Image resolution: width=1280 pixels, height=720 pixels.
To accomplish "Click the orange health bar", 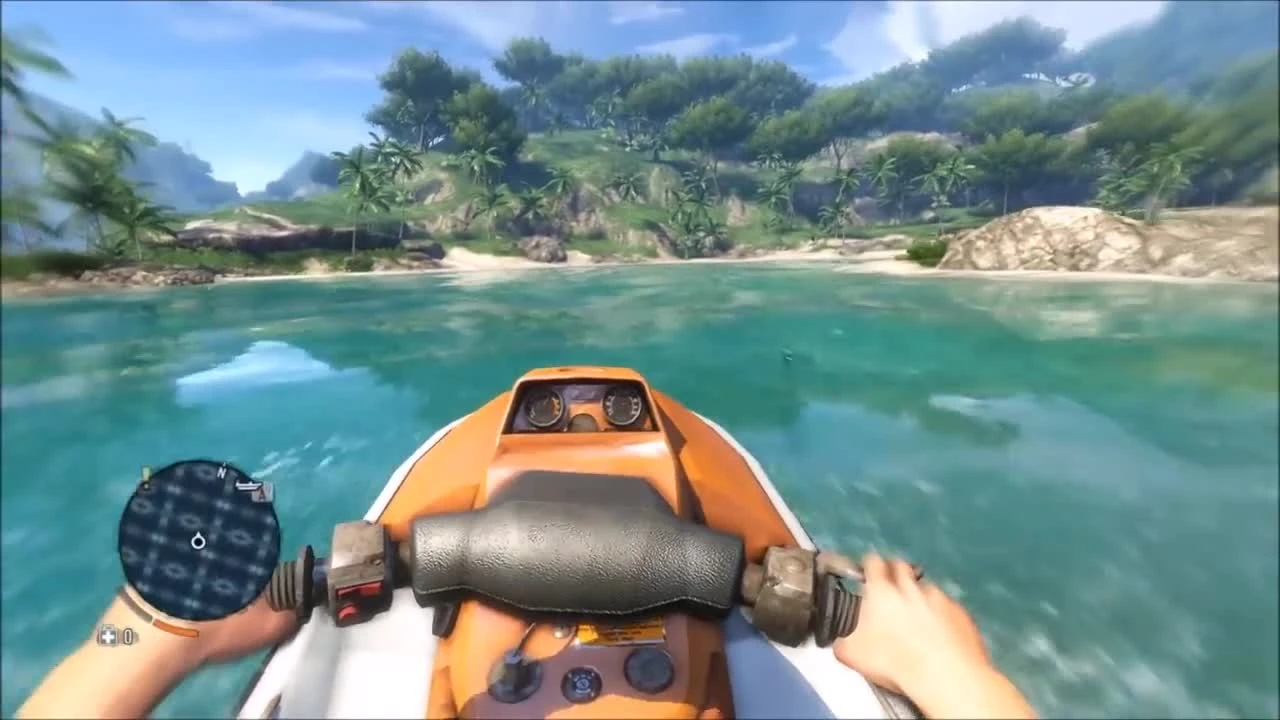I will [175, 628].
